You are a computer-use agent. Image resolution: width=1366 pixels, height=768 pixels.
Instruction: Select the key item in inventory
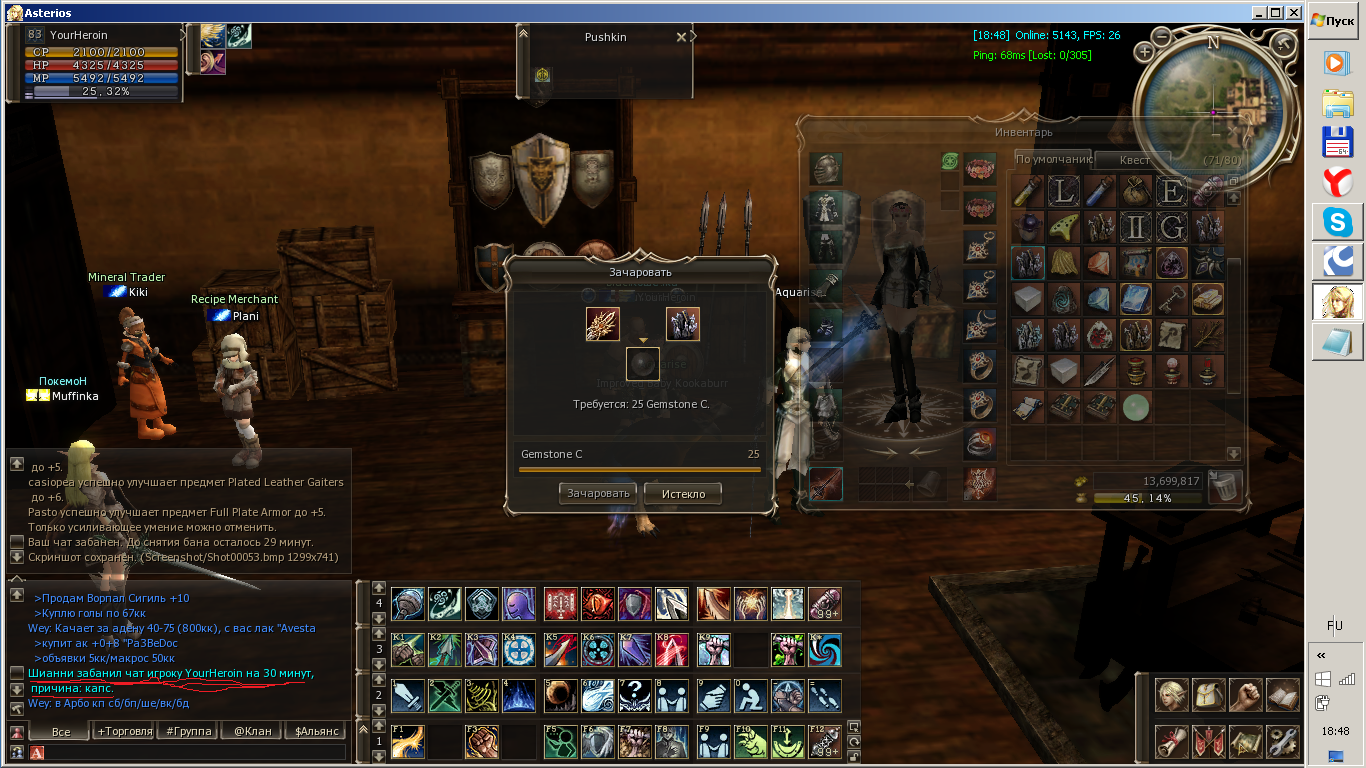click(x=1172, y=297)
